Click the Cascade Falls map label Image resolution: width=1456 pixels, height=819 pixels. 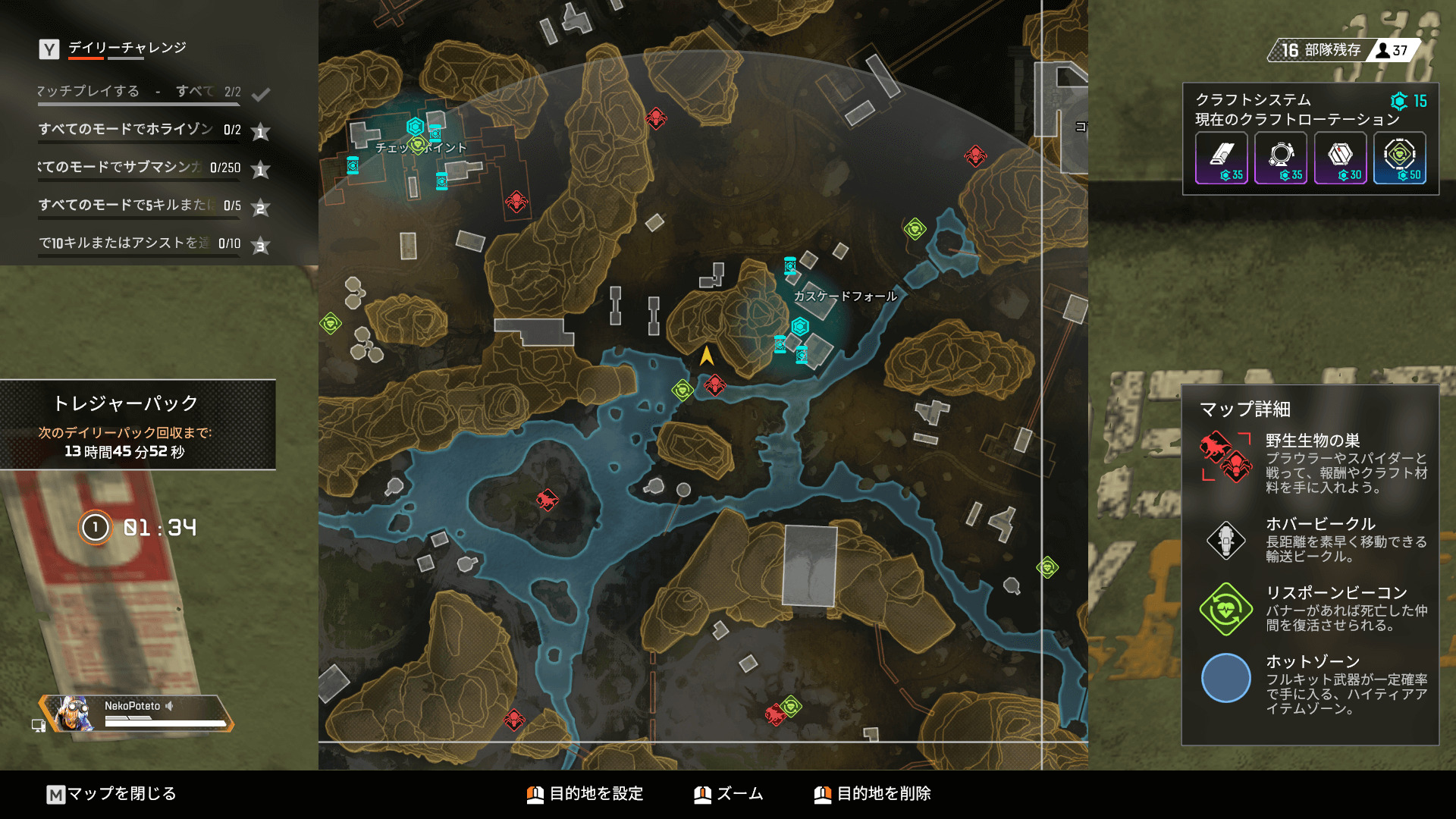[845, 297]
